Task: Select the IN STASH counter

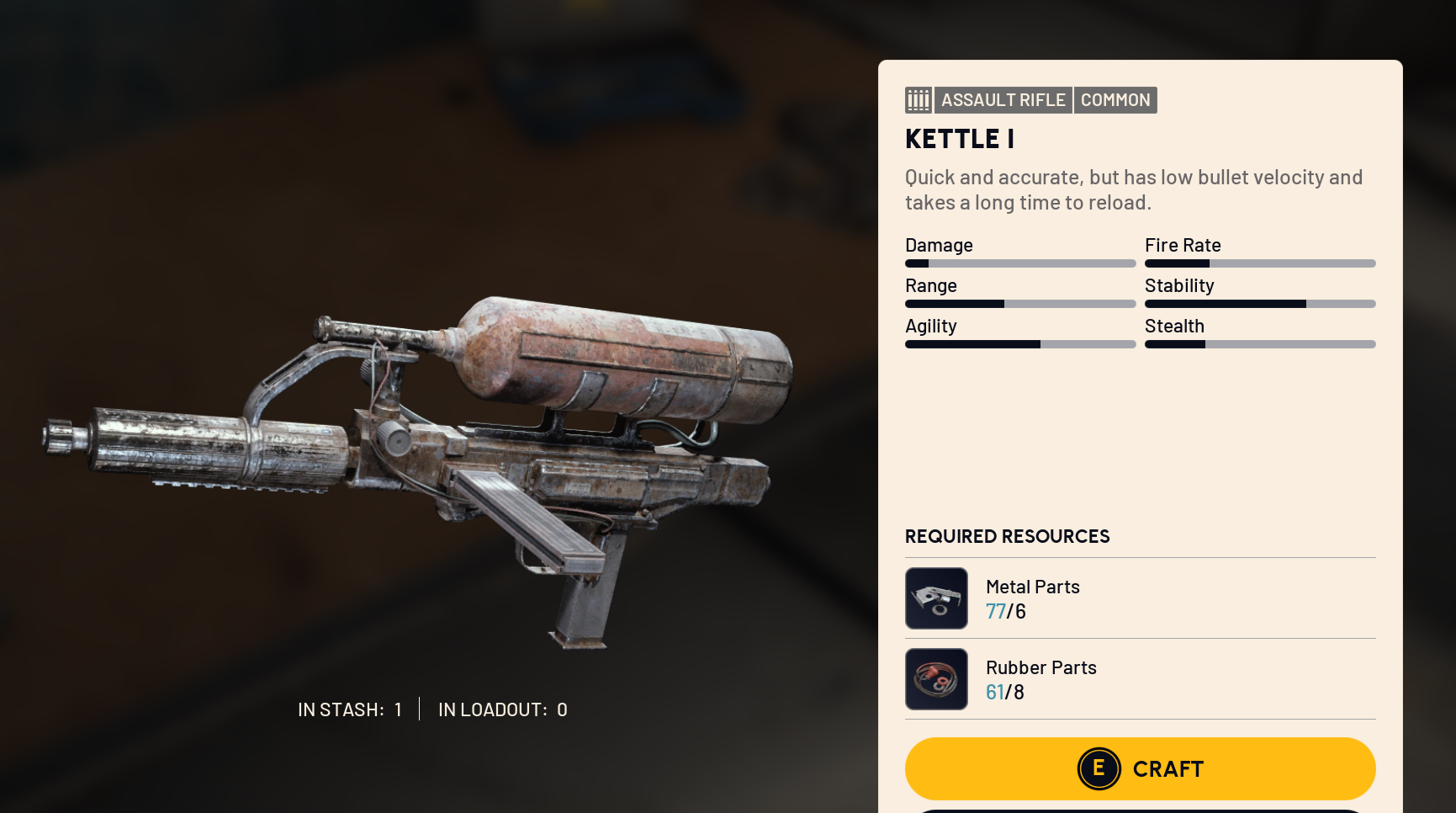Action: pos(349,709)
